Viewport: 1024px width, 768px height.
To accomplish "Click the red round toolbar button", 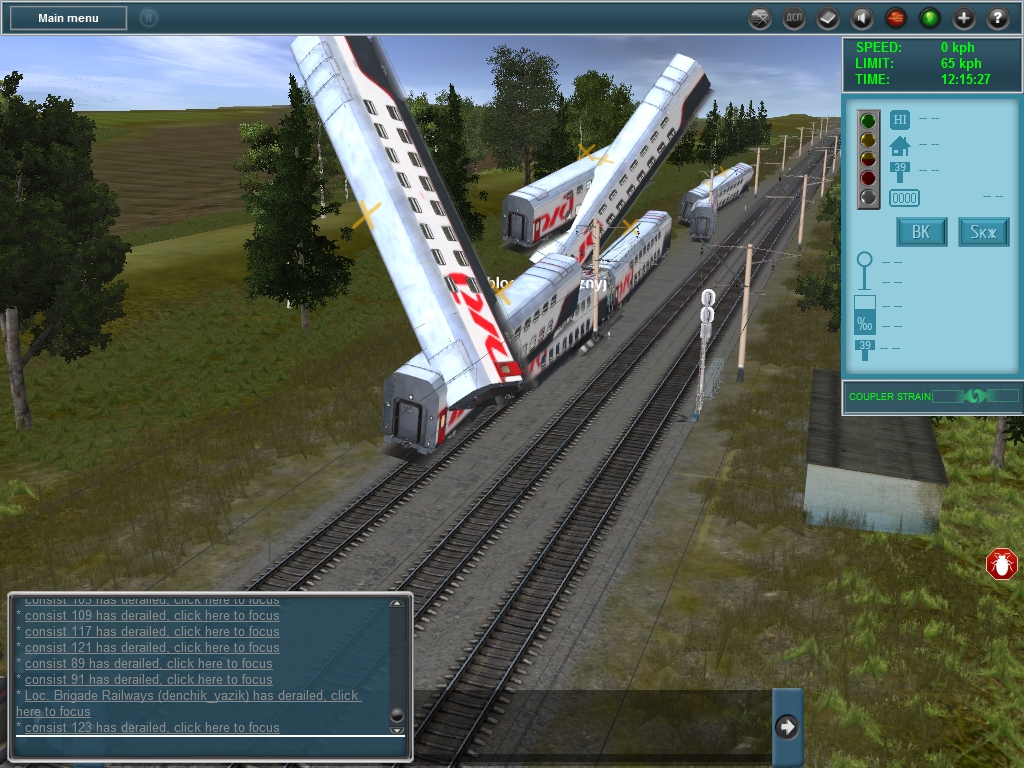I will 896,18.
